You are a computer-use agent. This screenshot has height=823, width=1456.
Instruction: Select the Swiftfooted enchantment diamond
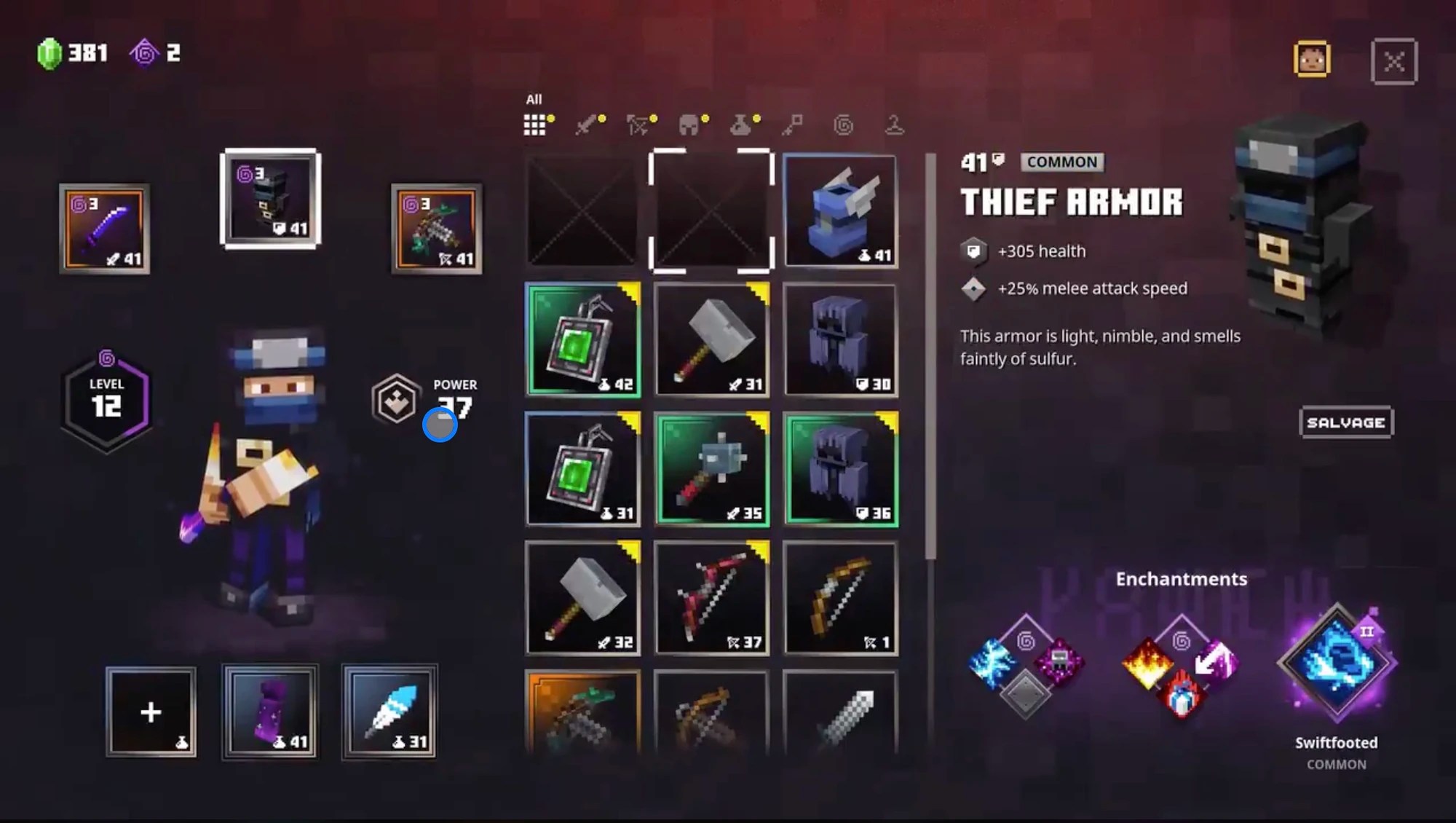pos(1338,659)
